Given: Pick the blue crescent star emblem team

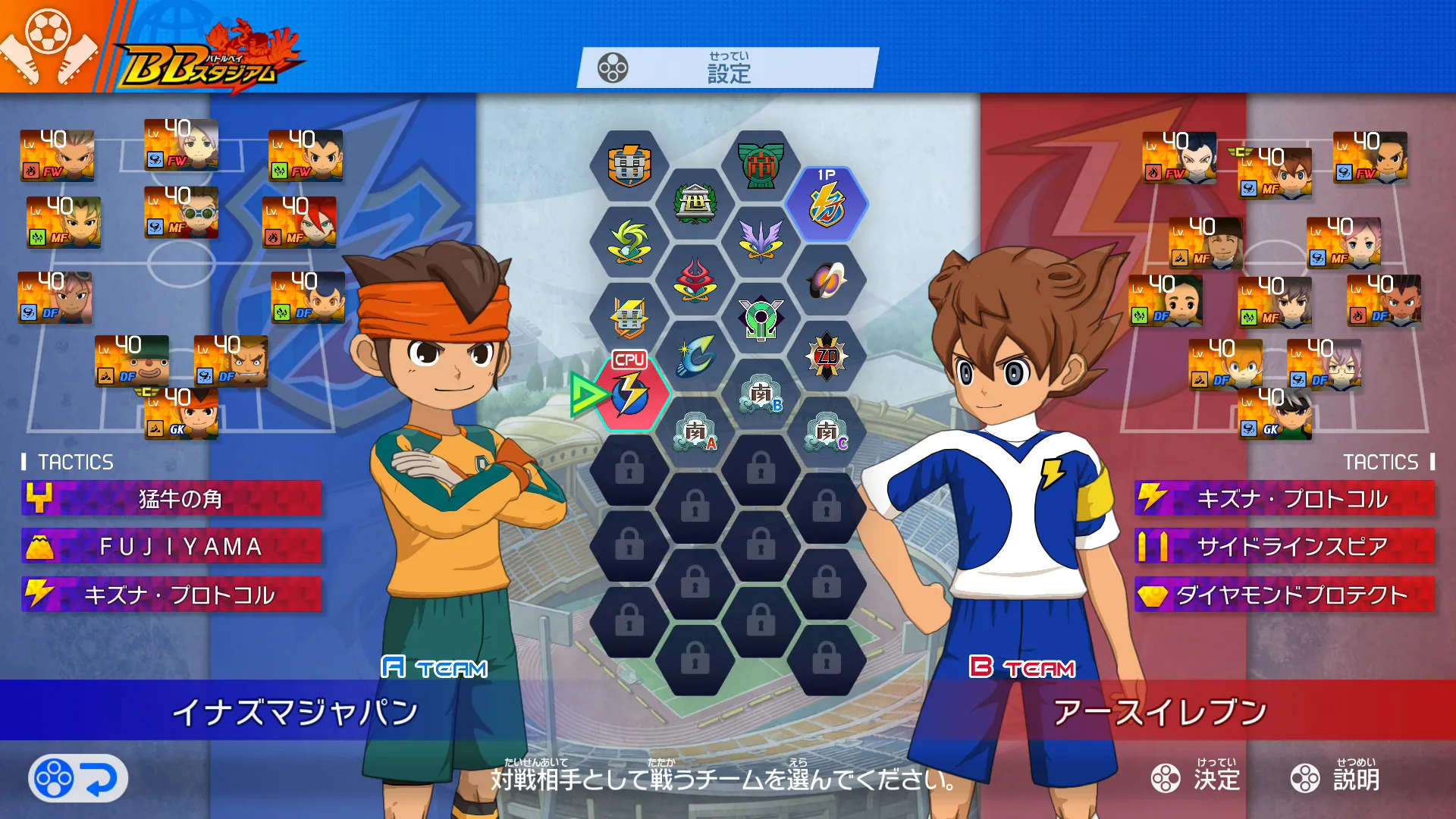Looking at the screenshot, I should click(695, 355).
